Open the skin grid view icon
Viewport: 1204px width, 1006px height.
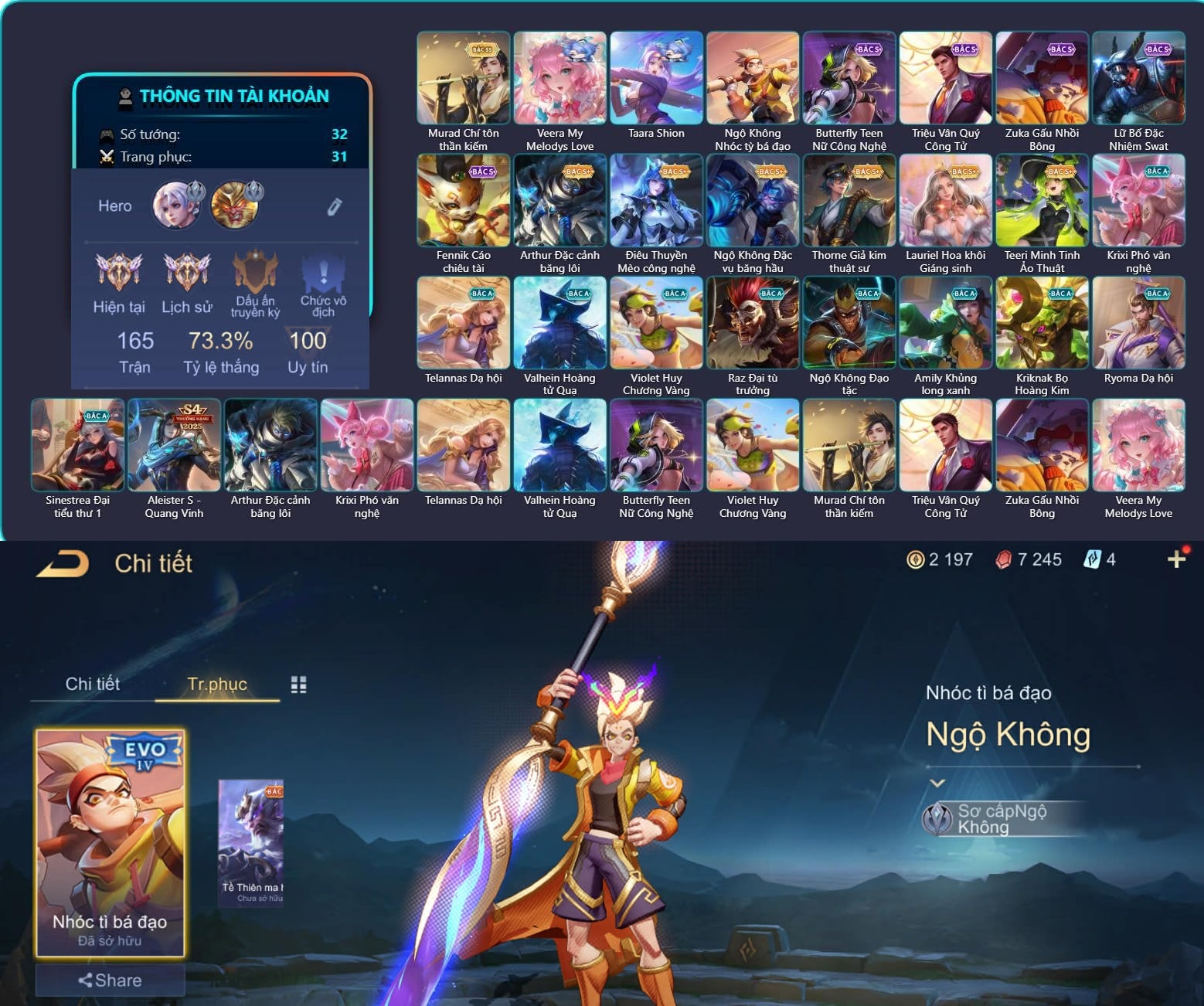(x=298, y=685)
